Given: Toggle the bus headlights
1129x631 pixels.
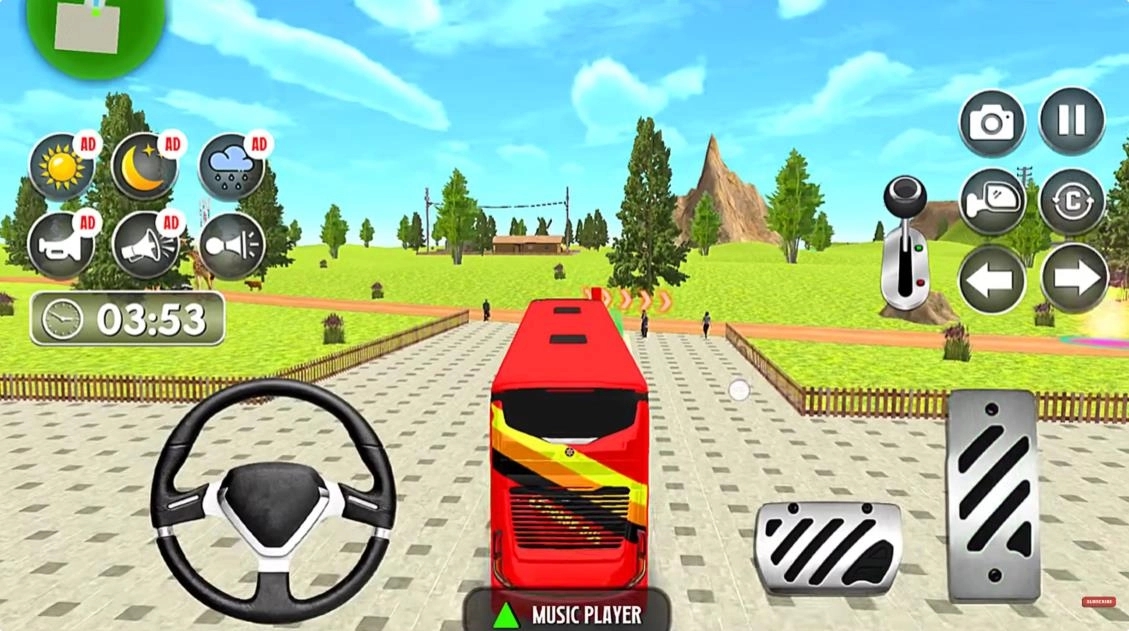Looking at the screenshot, I should [x=231, y=246].
